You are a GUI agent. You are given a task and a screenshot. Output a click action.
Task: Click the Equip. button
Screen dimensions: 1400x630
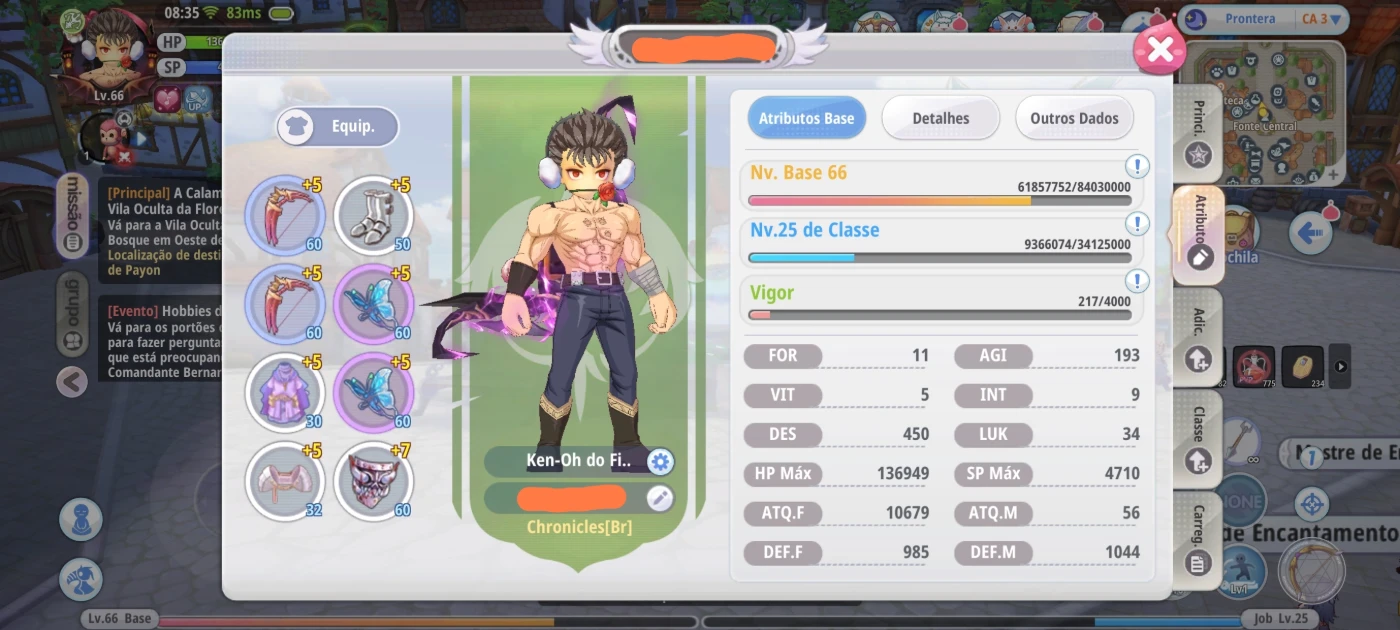[338, 127]
